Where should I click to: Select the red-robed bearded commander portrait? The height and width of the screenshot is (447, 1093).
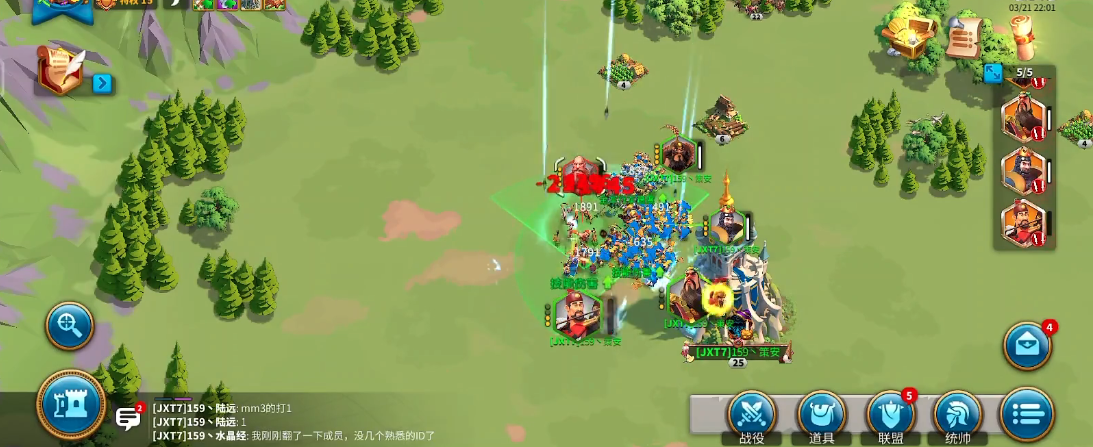(1022, 117)
